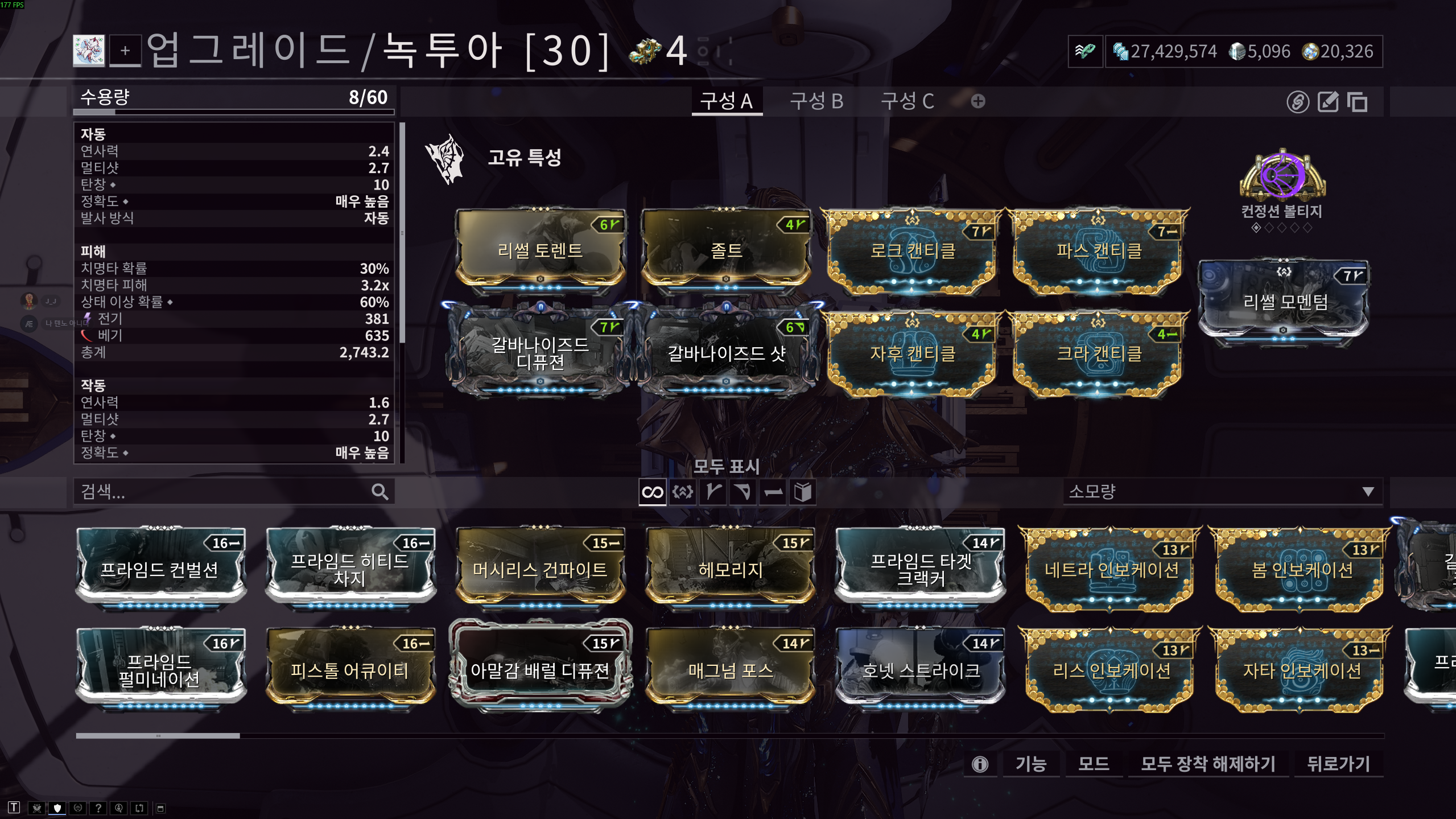Select the 로크 캔티클 arcane mod
This screenshot has height=819, width=1456.
pyautogui.click(x=912, y=250)
